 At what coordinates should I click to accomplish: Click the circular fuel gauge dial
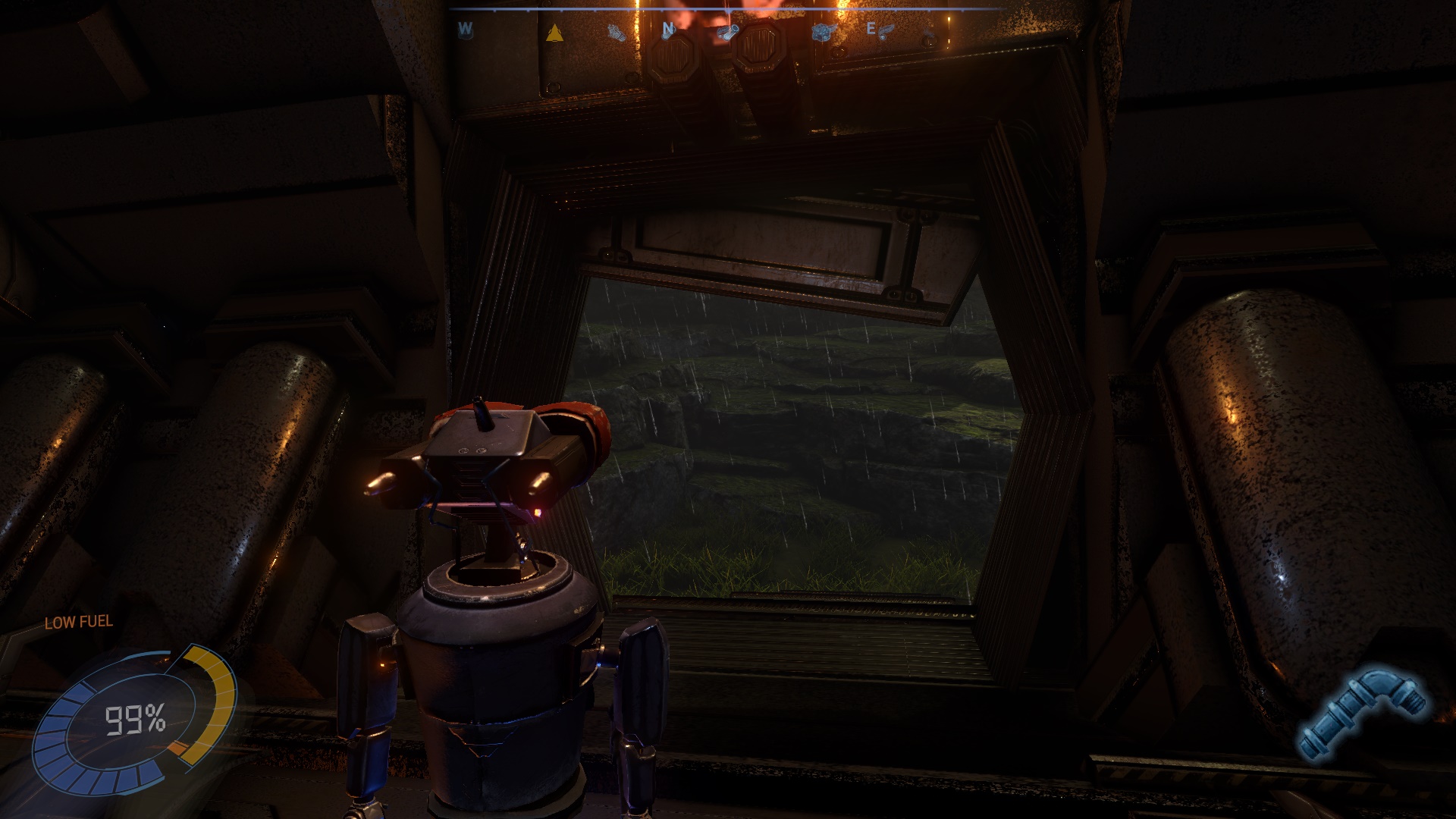(x=135, y=720)
